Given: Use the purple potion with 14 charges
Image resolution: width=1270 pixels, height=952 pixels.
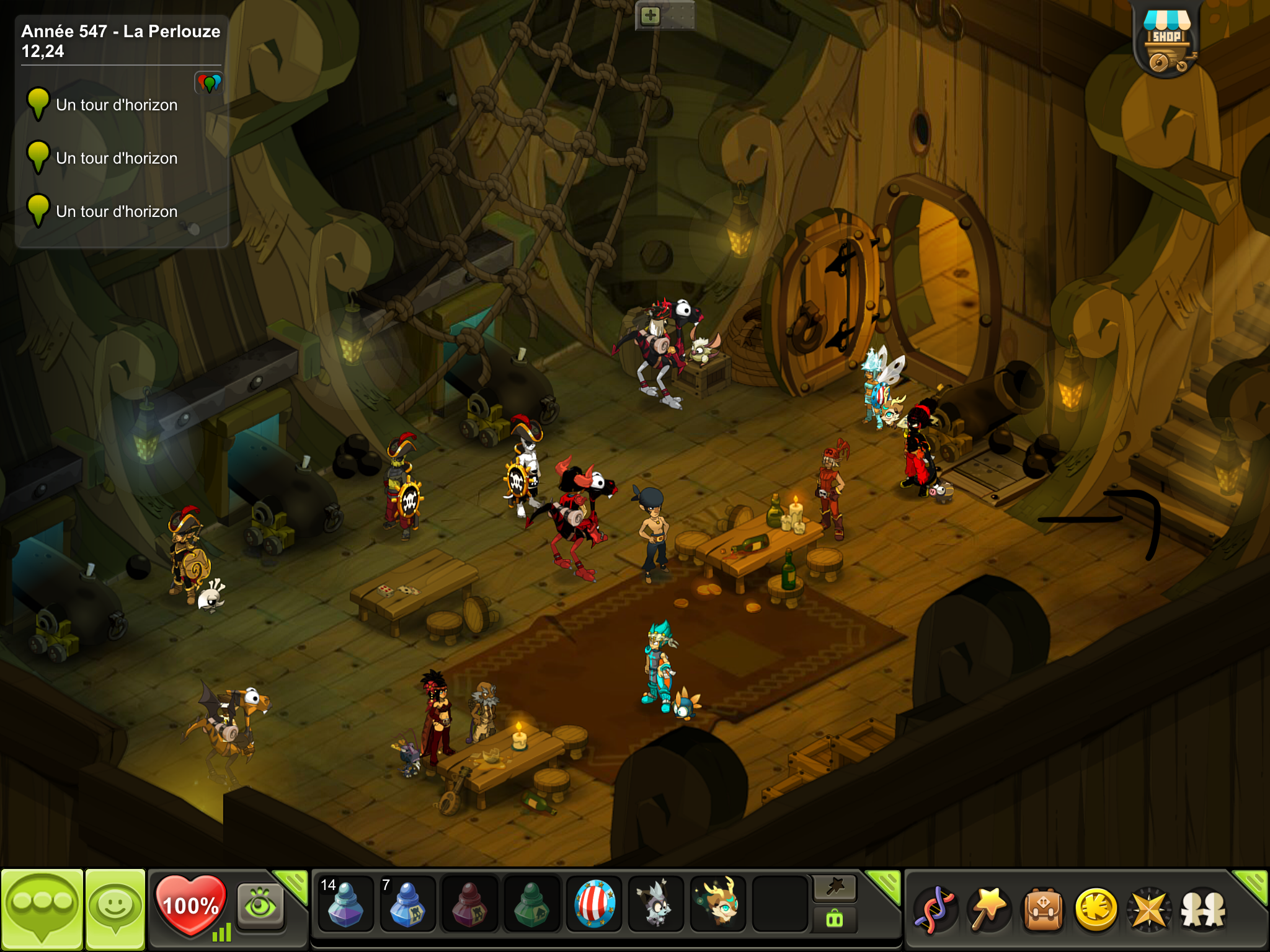Looking at the screenshot, I should click(x=345, y=905).
